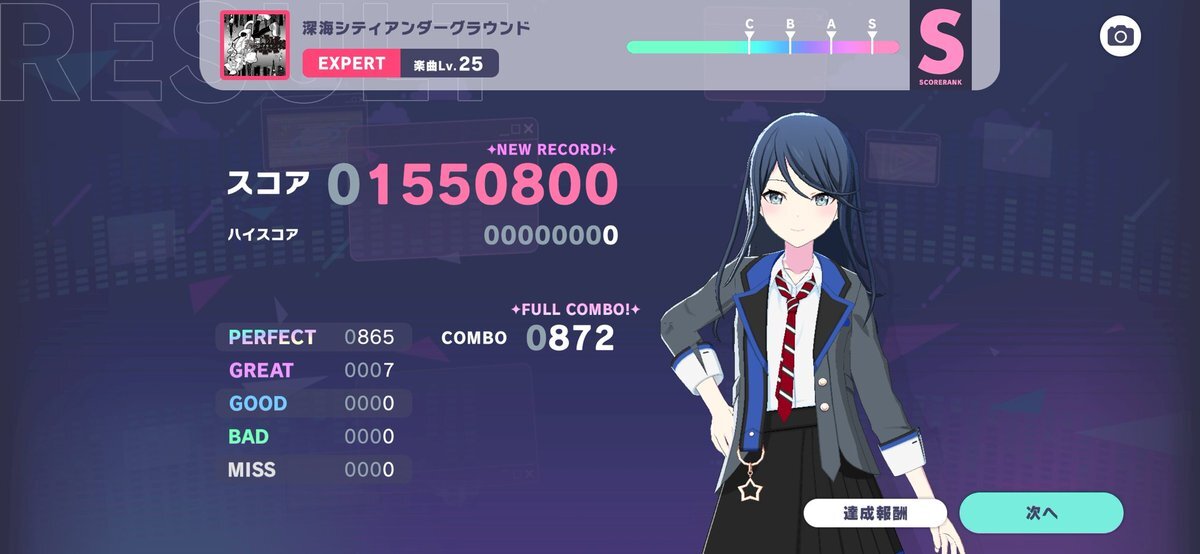The height and width of the screenshot is (554, 1200).
Task: Open the 達成報酬 achievement rewards
Action: [x=875, y=513]
